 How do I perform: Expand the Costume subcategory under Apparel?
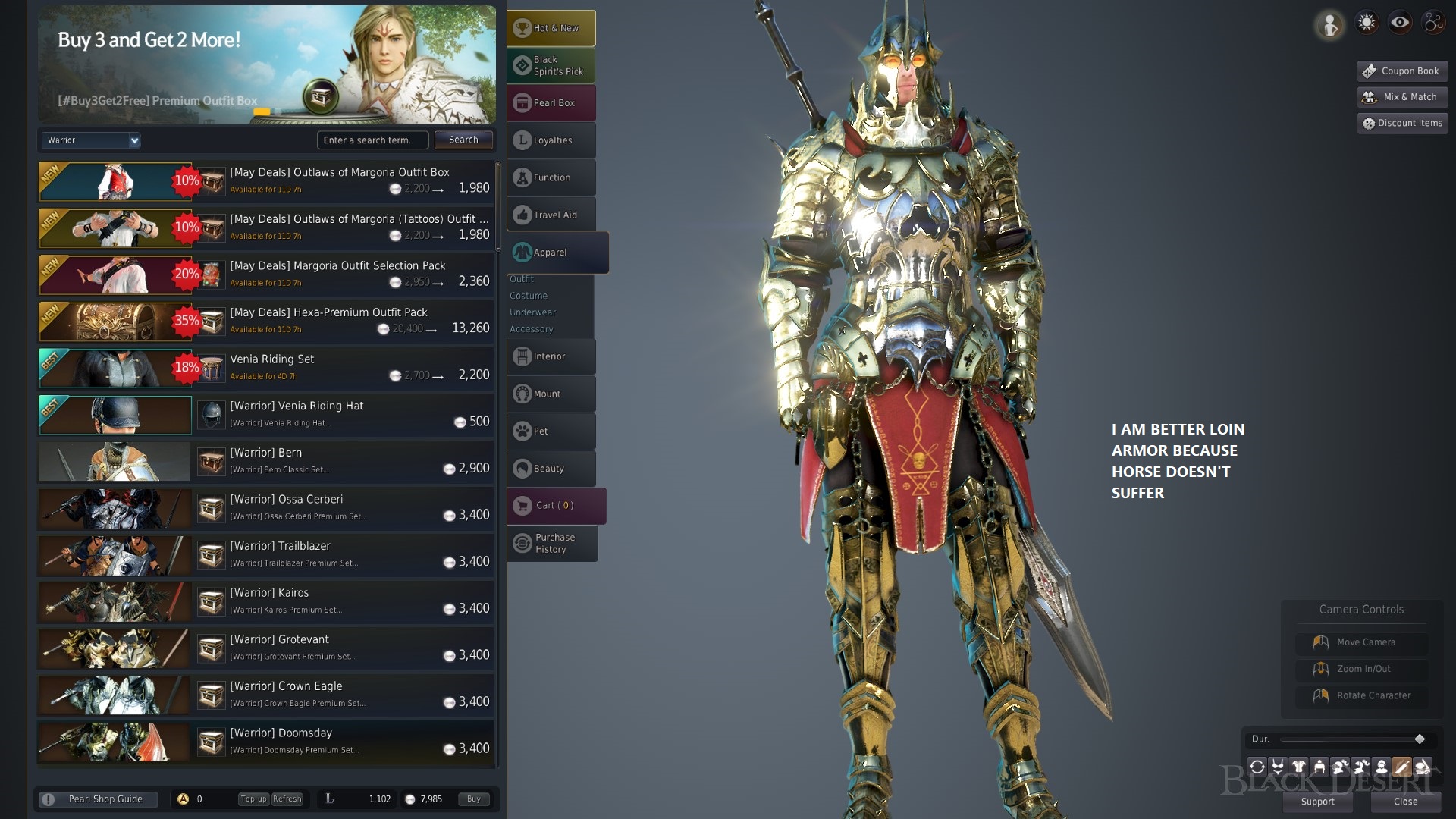[528, 295]
